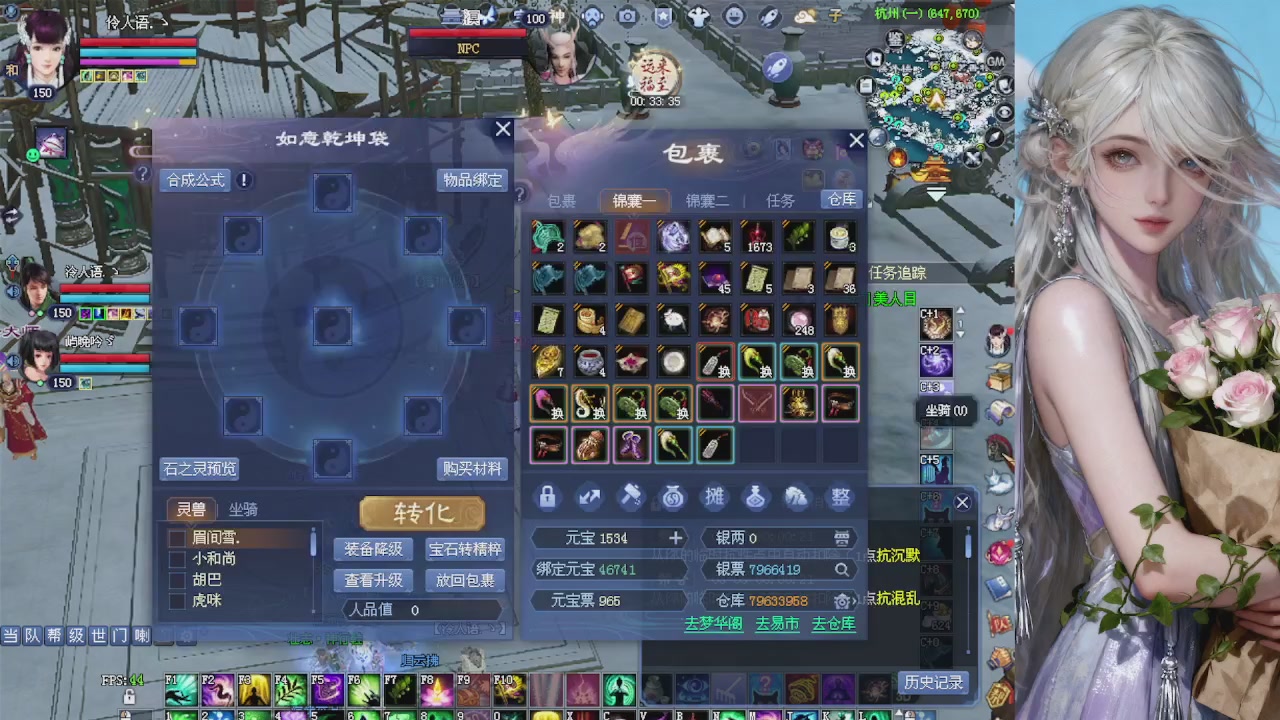This screenshot has height=720, width=1280.
Task: Switch to the 锦囊二 tab
Action: (707, 200)
